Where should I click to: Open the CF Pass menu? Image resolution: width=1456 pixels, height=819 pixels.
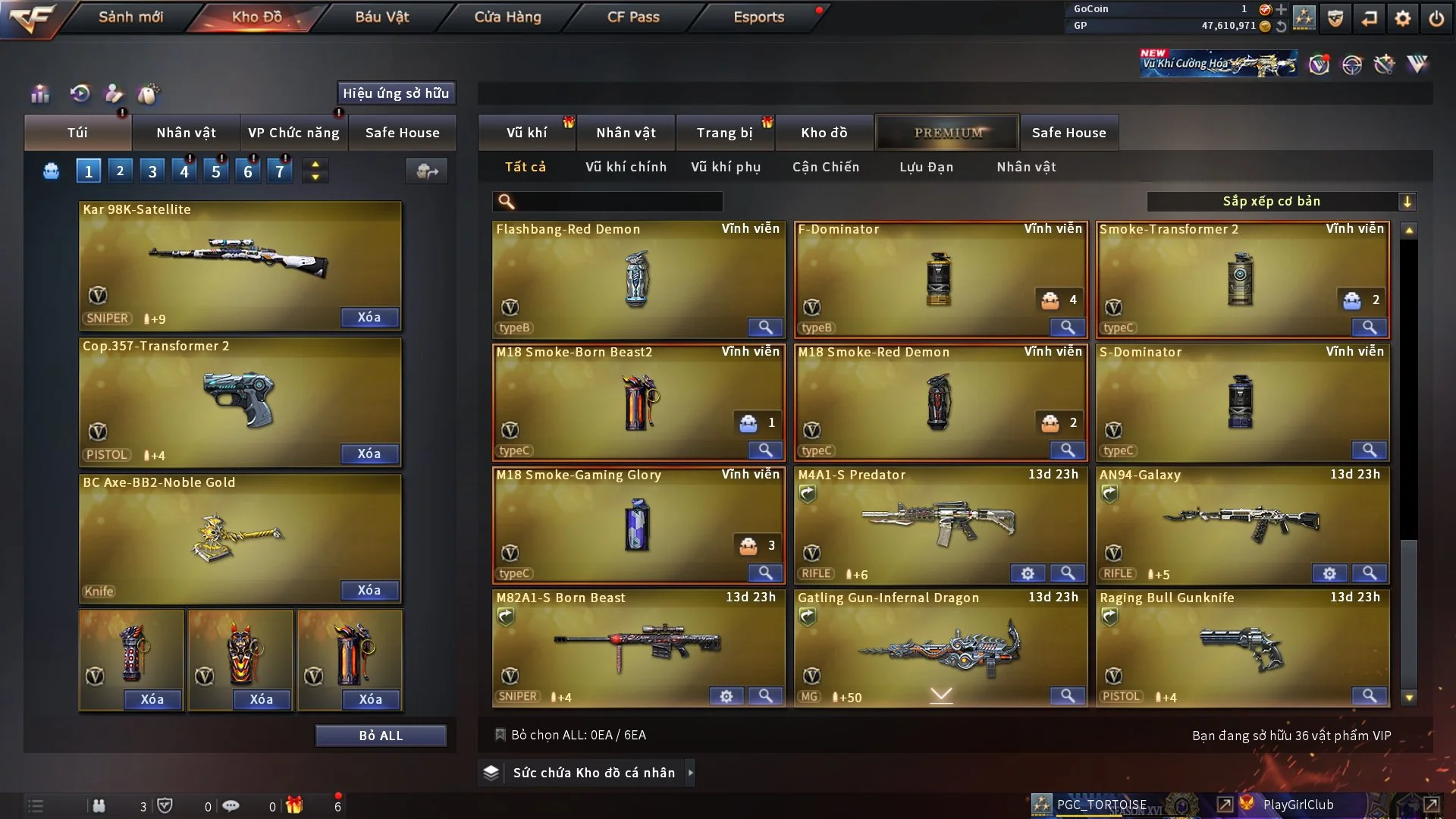click(x=633, y=17)
